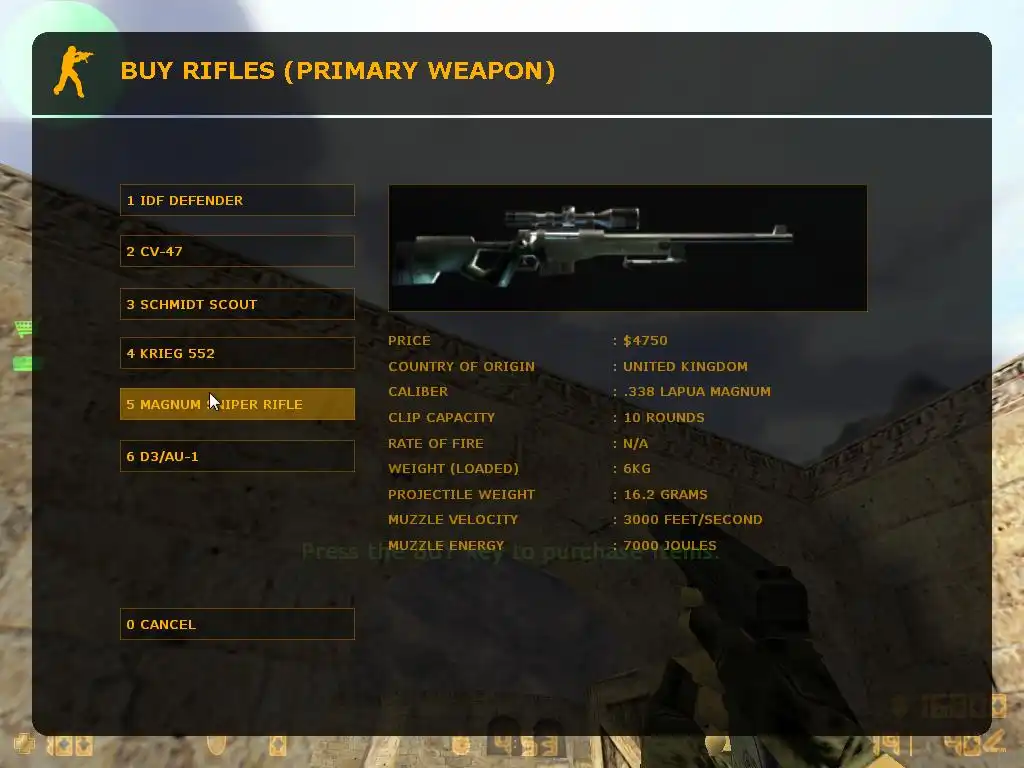The height and width of the screenshot is (768, 1024).
Task: Choose the CV-47 rifle
Action: point(237,251)
